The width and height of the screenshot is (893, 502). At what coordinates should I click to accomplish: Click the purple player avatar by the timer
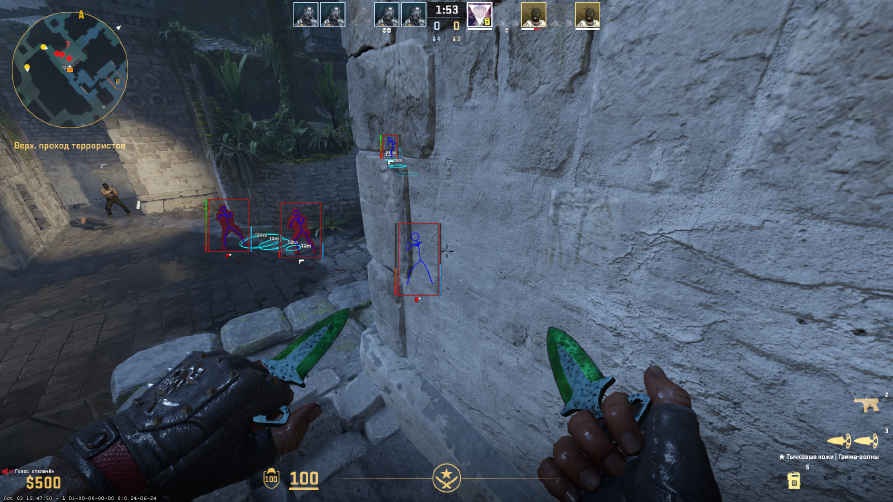pyautogui.click(x=479, y=14)
